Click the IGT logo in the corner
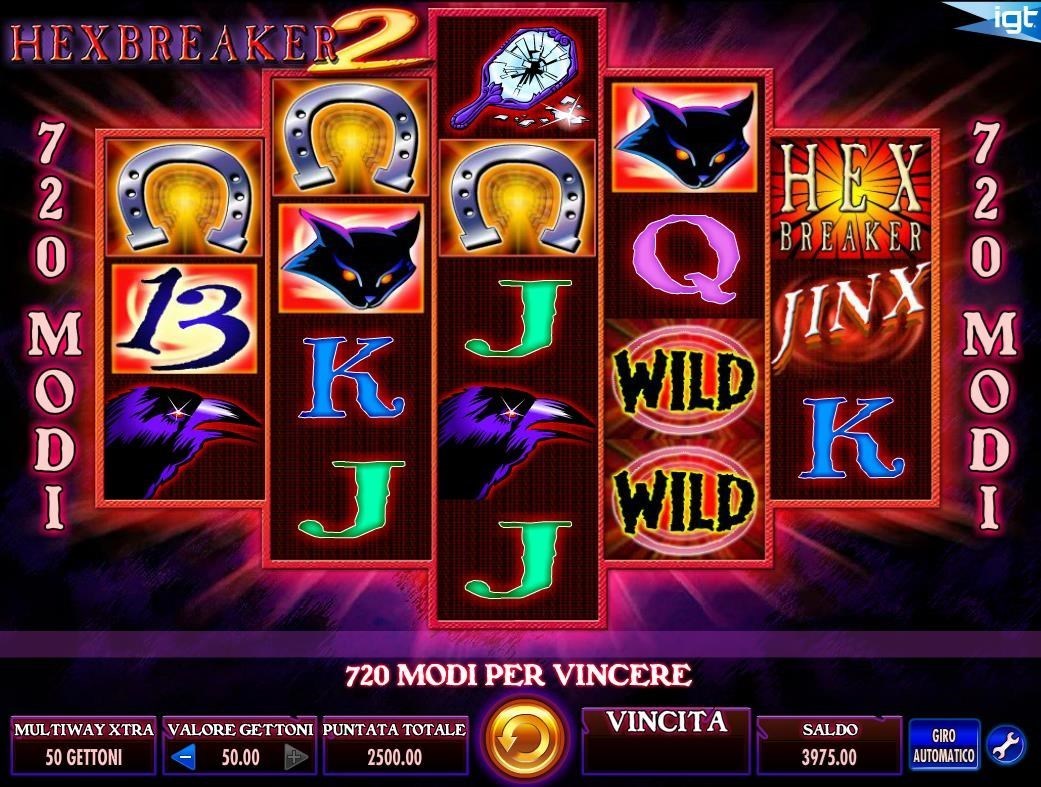Image resolution: width=1041 pixels, height=787 pixels. (1013, 19)
